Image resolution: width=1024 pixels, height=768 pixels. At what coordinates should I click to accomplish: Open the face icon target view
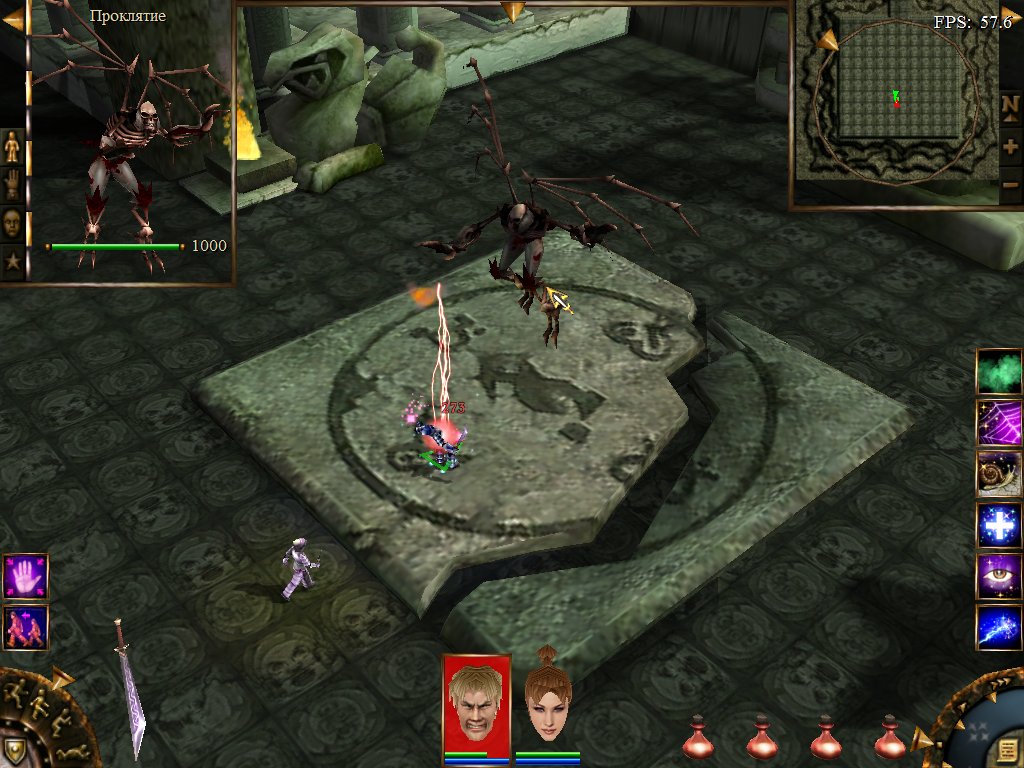pos(12,220)
